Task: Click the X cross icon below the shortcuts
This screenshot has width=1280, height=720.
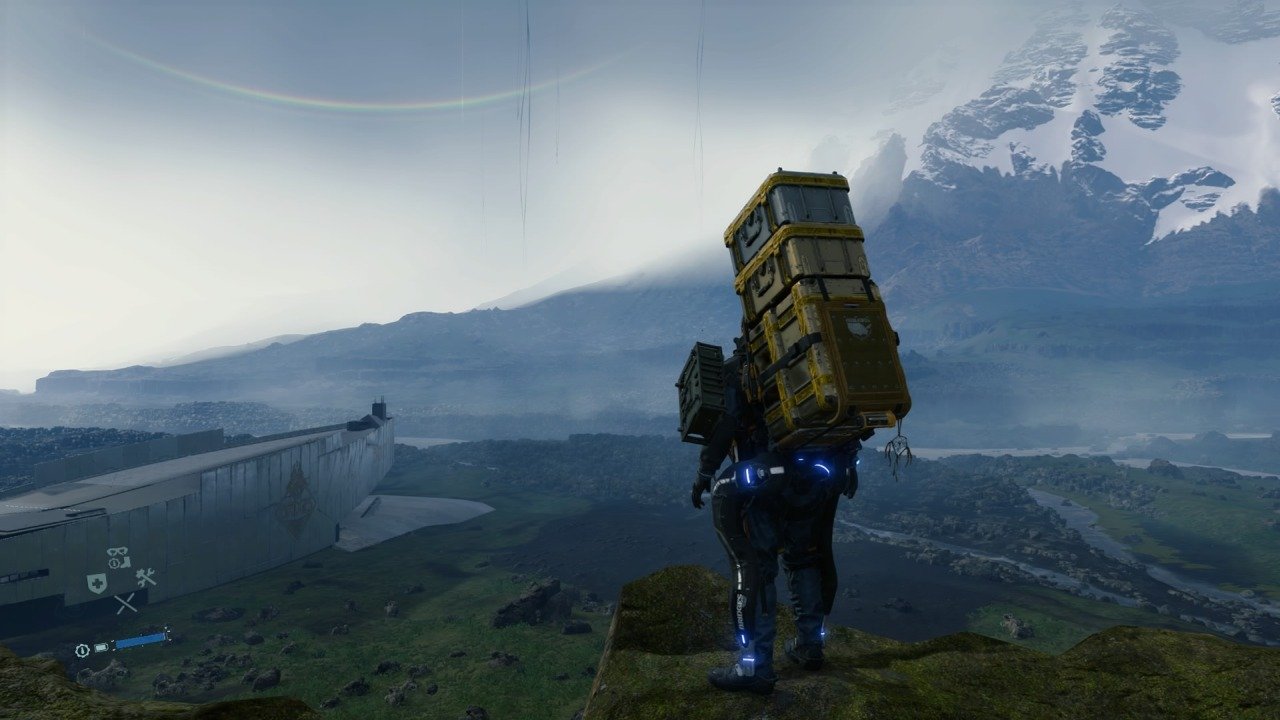Action: pyautogui.click(x=125, y=603)
